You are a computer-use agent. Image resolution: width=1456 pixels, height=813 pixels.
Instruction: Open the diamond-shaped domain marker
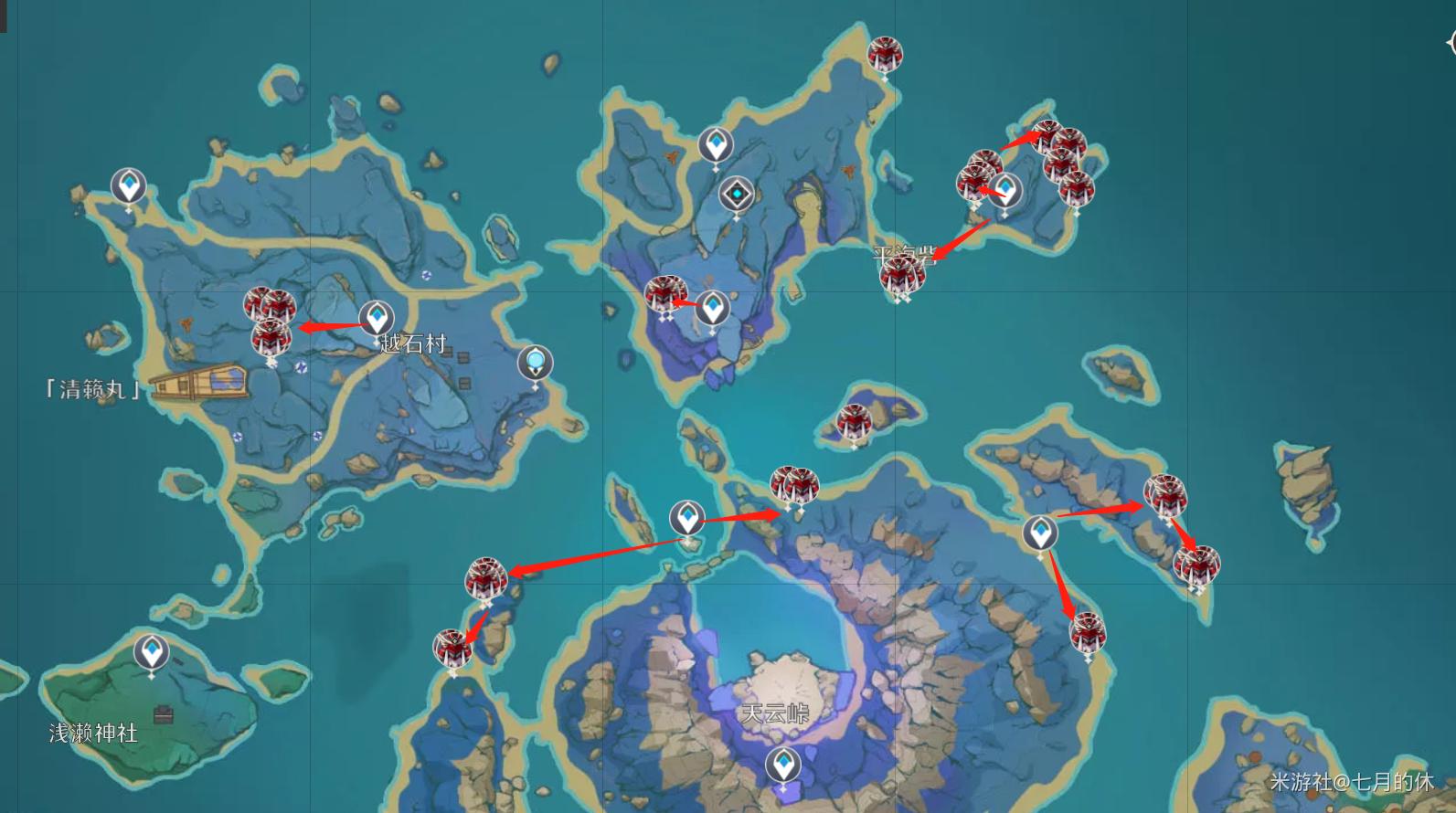coord(736,195)
